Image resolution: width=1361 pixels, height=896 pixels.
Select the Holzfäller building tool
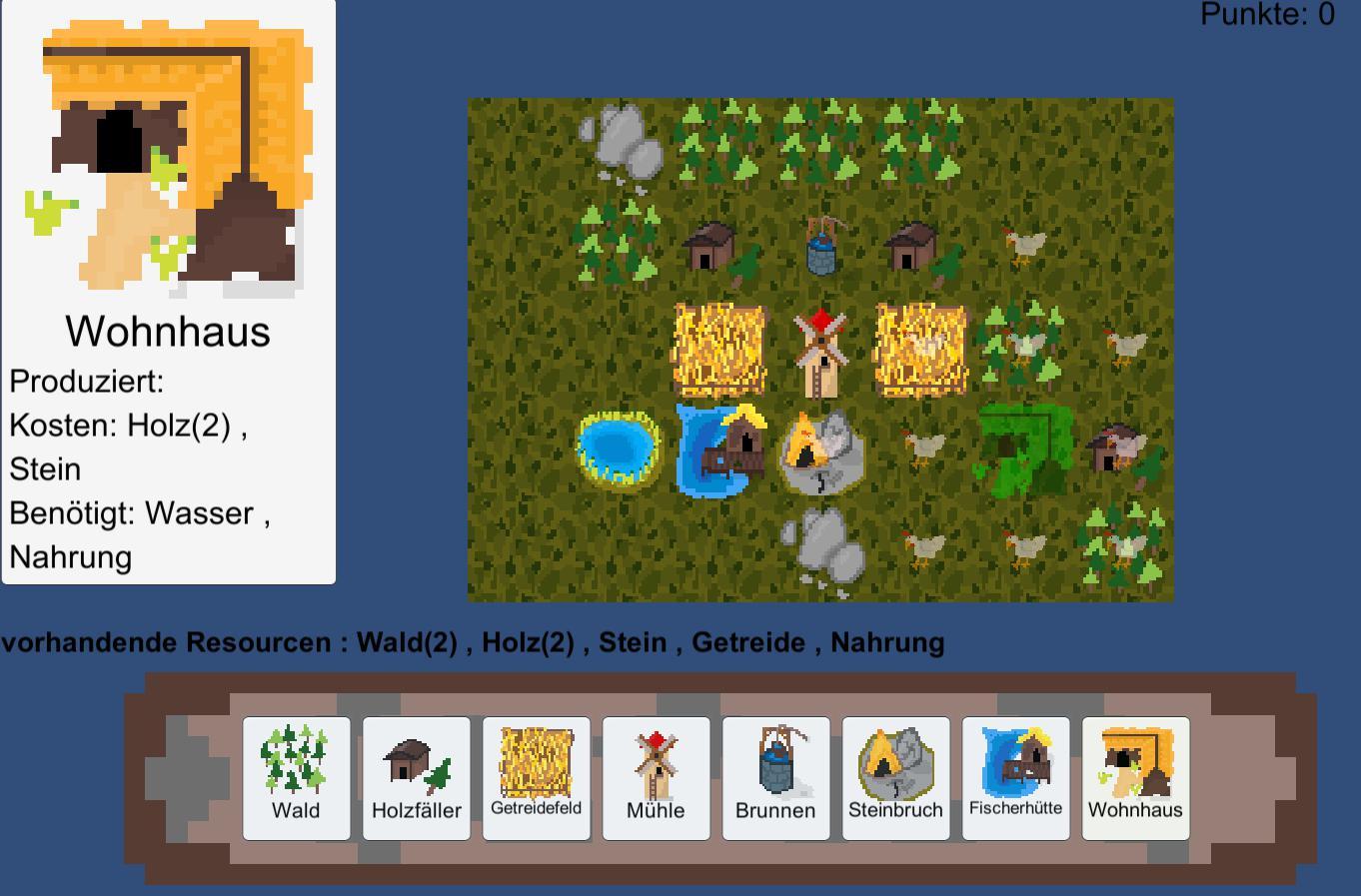416,779
